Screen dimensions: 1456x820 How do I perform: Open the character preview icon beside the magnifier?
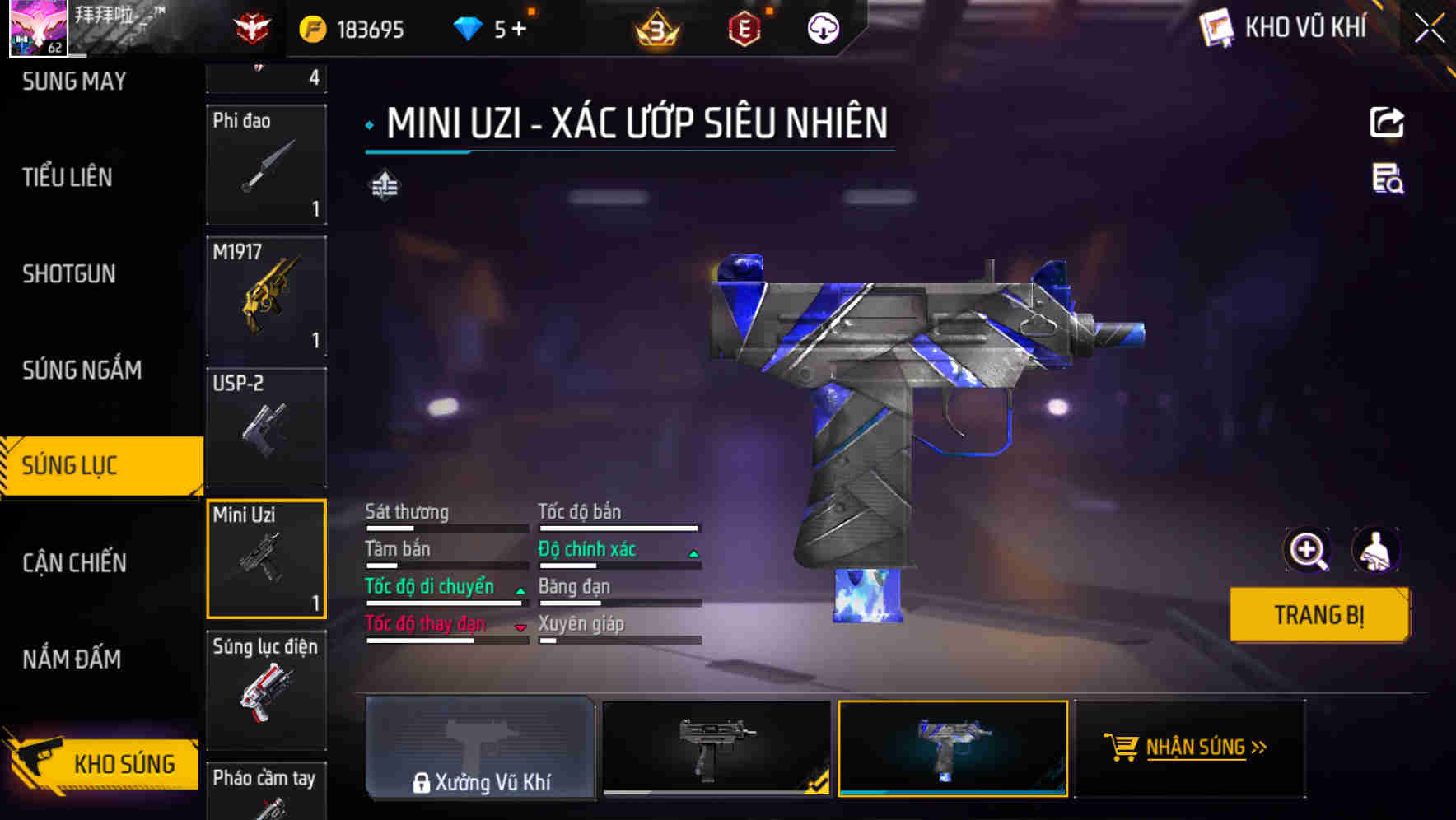[1376, 550]
